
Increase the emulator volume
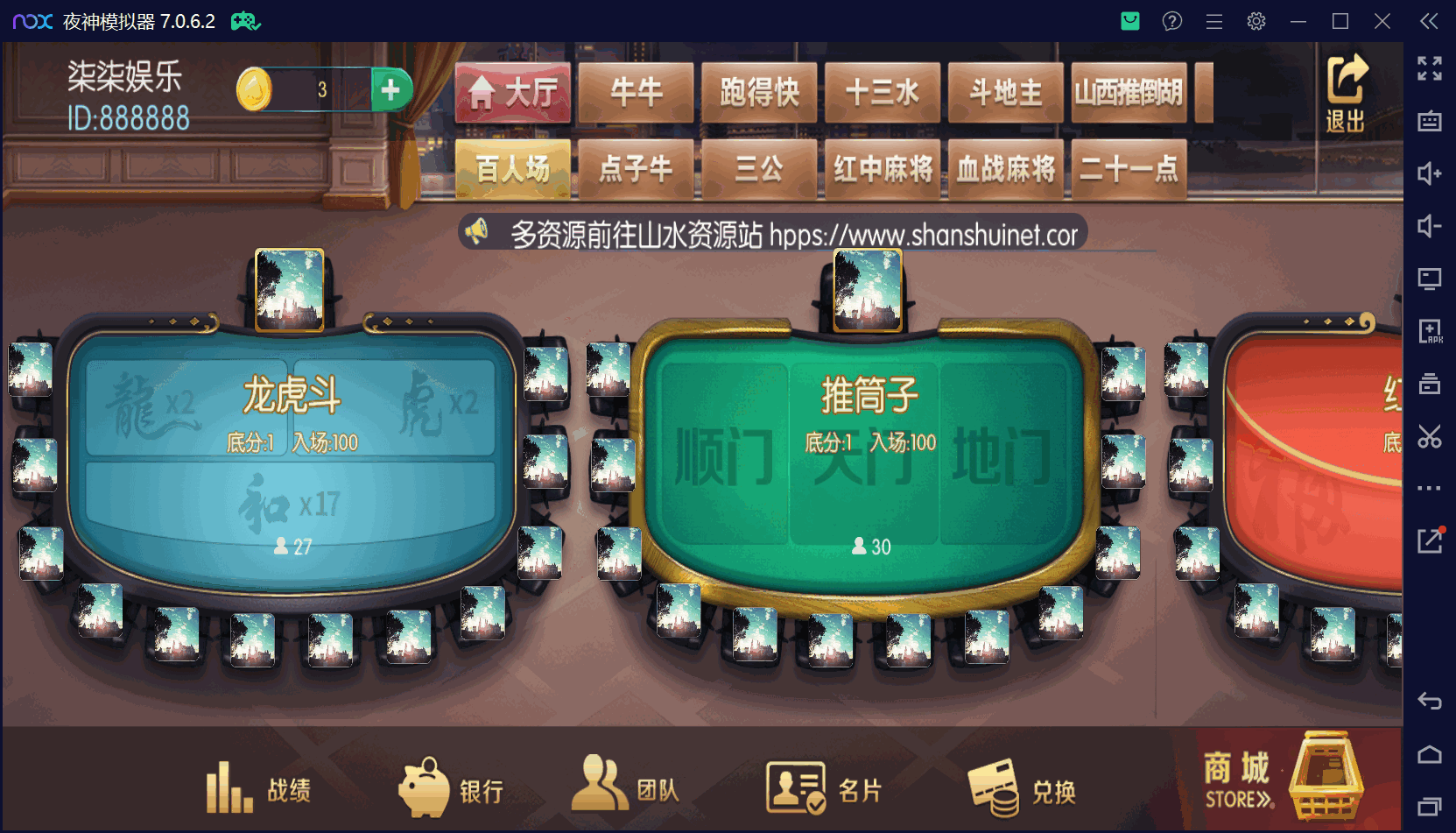[x=1430, y=174]
